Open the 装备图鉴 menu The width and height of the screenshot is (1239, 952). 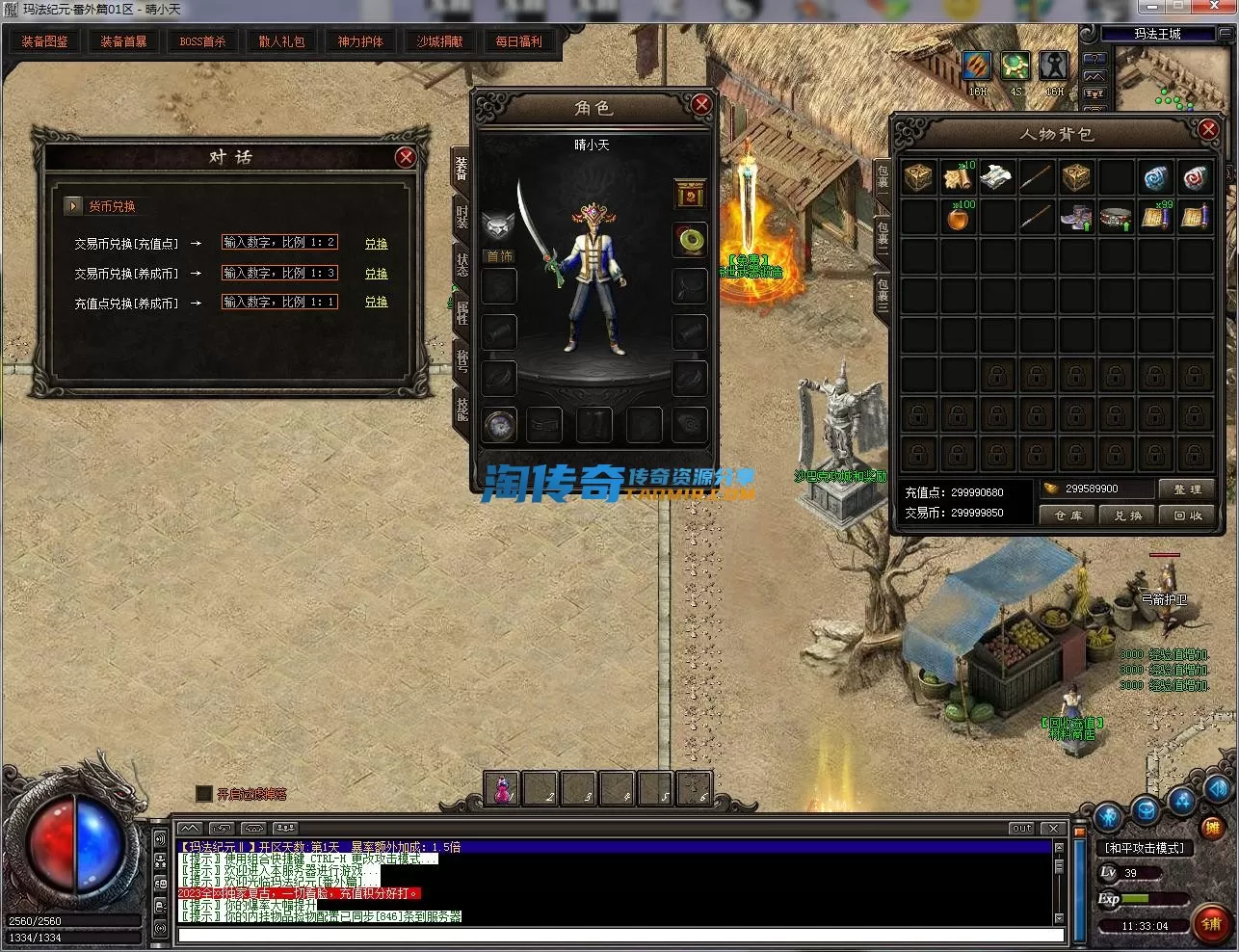pos(44,41)
